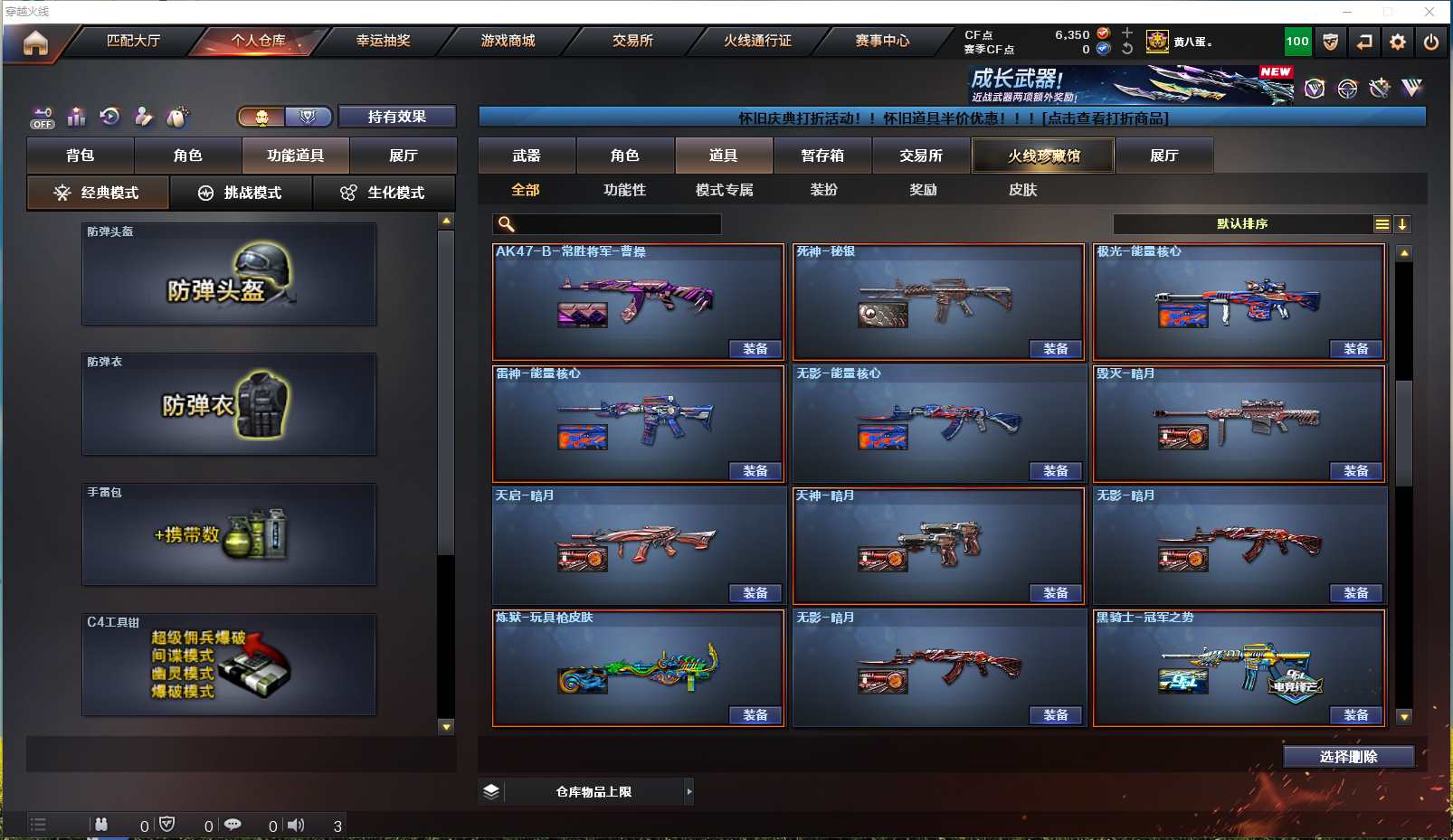
Task: Open the 火线通行证 pass page
Action: tap(757, 41)
